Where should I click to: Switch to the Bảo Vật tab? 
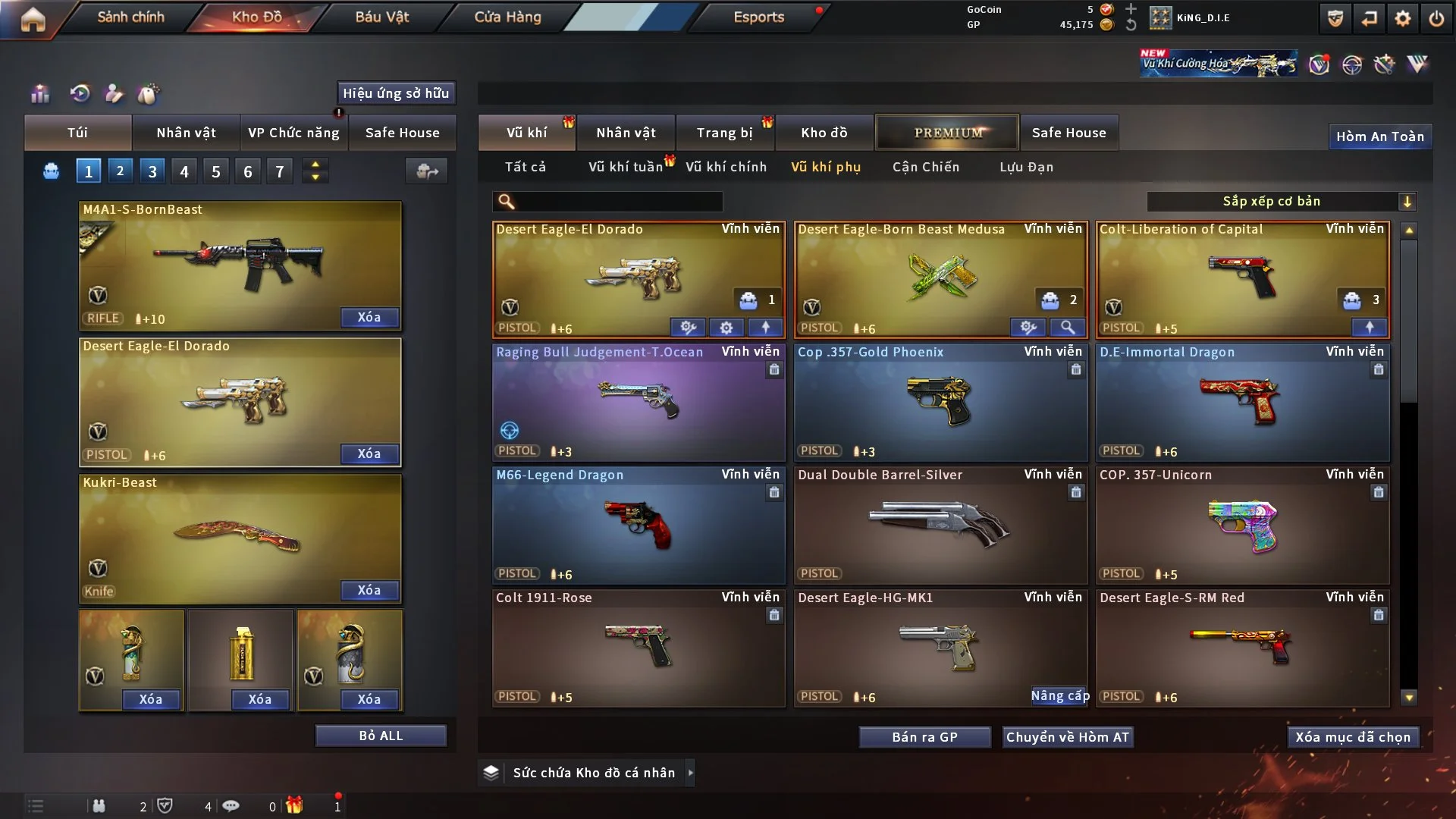tap(381, 17)
